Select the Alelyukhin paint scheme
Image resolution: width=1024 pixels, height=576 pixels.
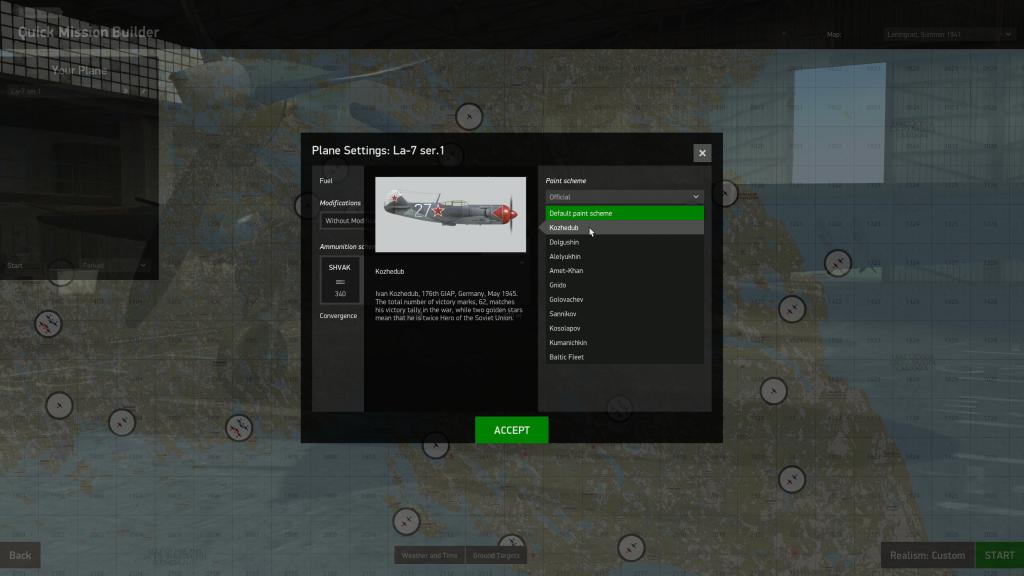coord(624,257)
